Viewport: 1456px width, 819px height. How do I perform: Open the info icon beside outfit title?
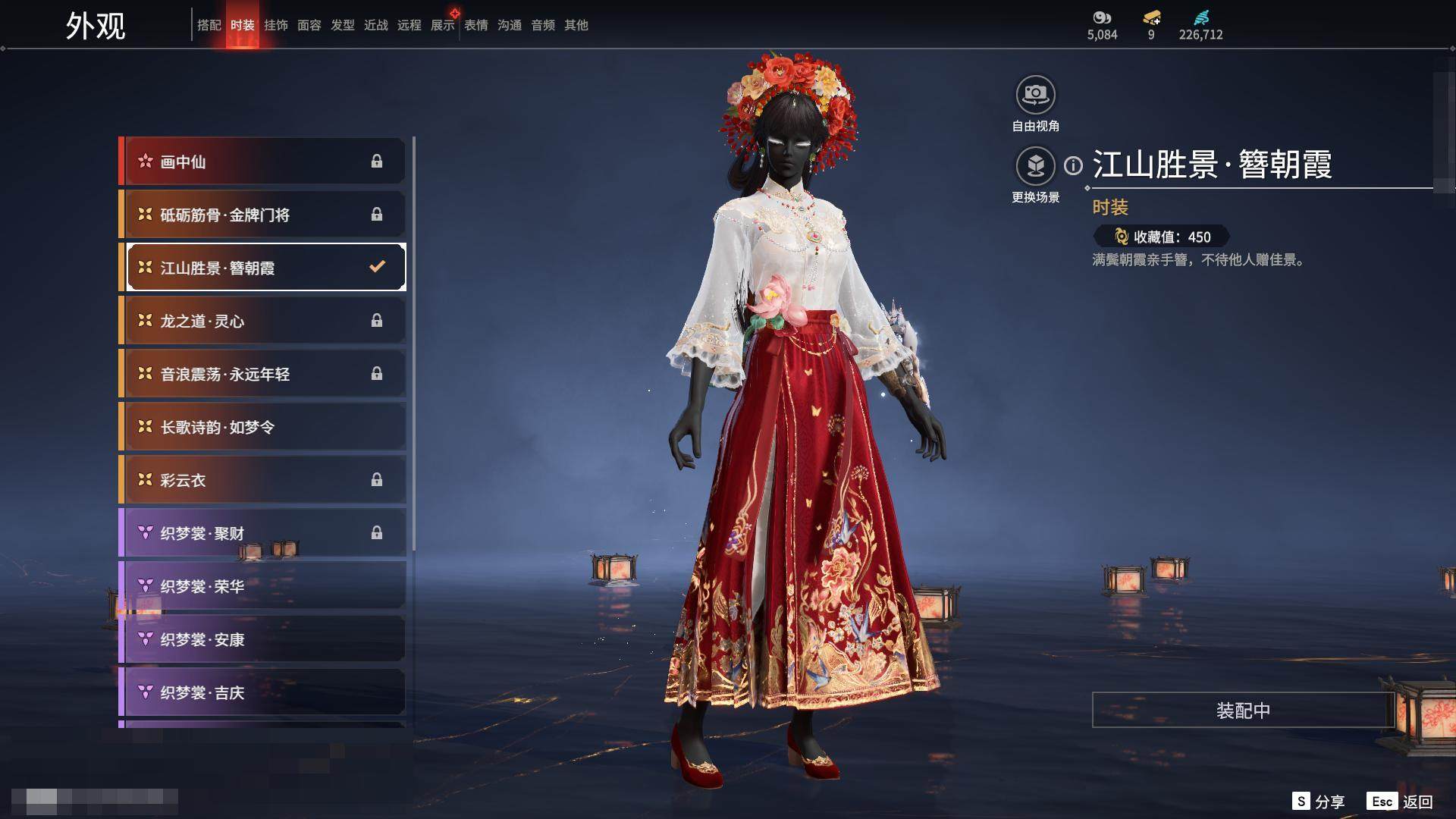tap(1073, 165)
